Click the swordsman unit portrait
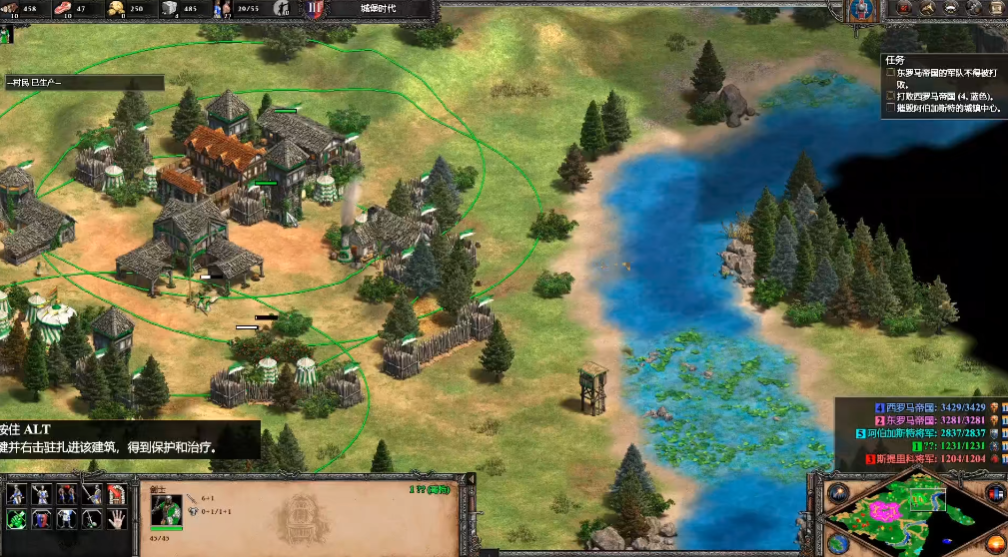1008x557 pixels. (166, 511)
